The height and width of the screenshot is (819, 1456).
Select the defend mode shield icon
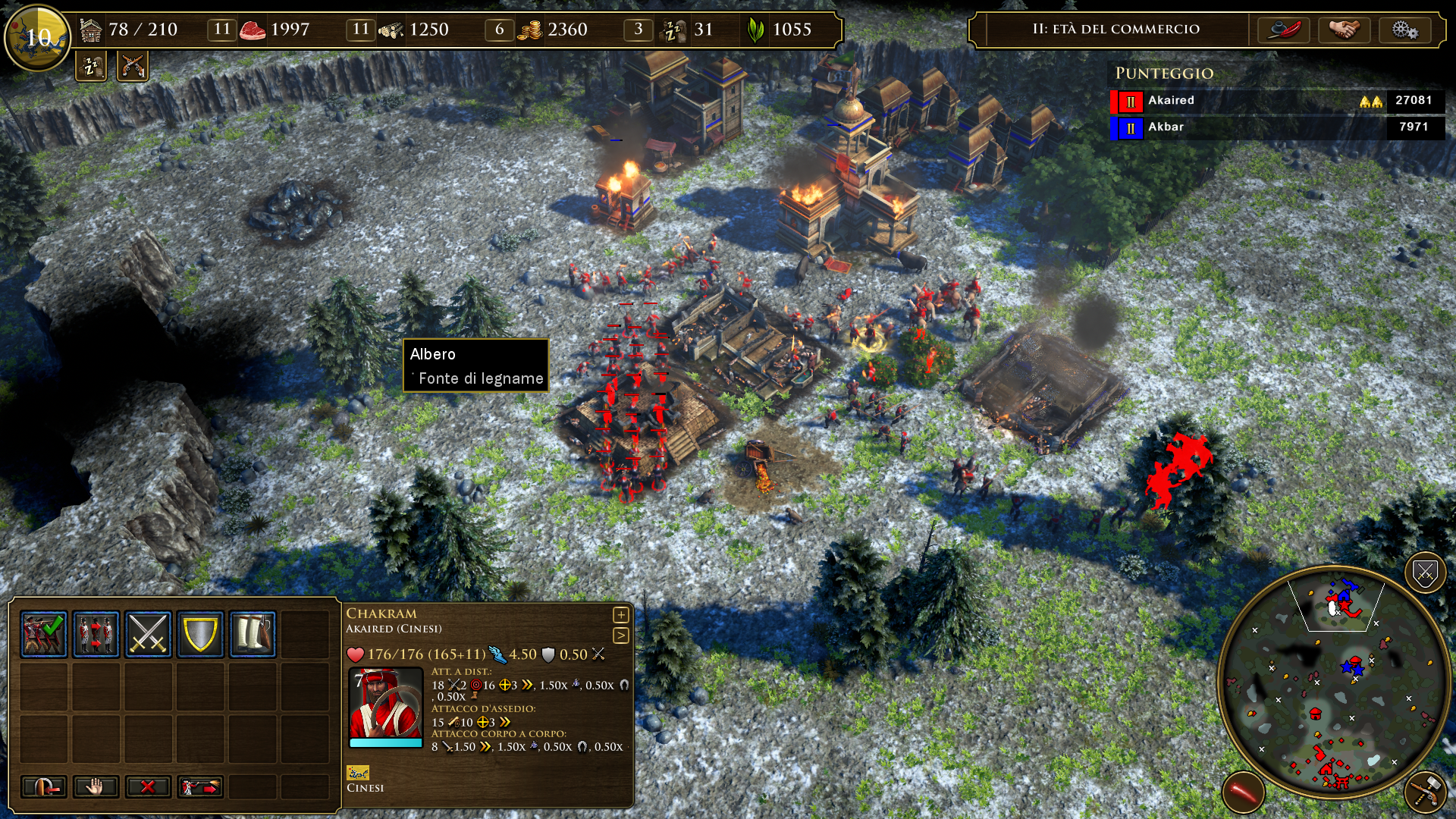tap(200, 633)
